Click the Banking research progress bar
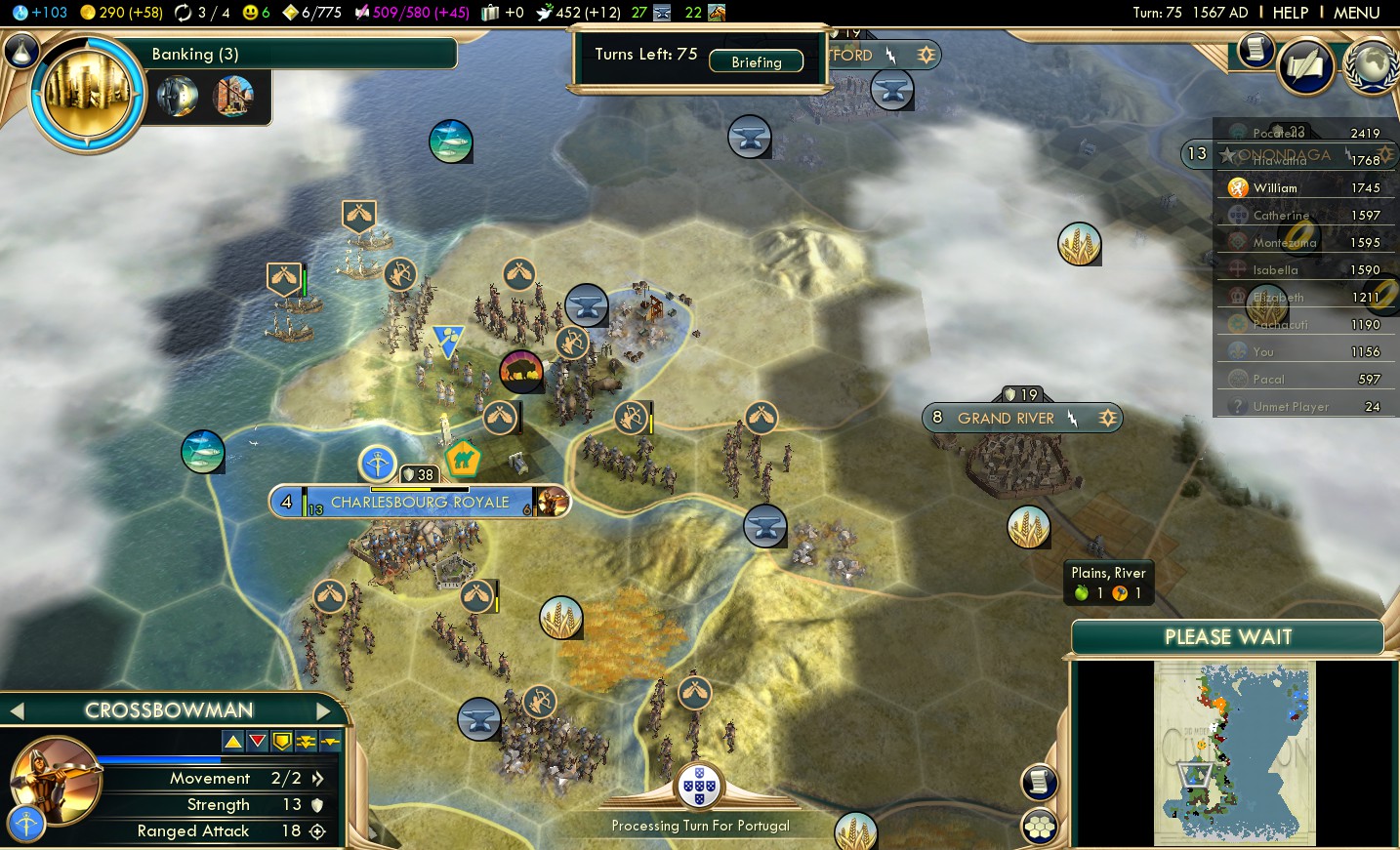The image size is (1400, 850). pyautogui.click(x=293, y=54)
